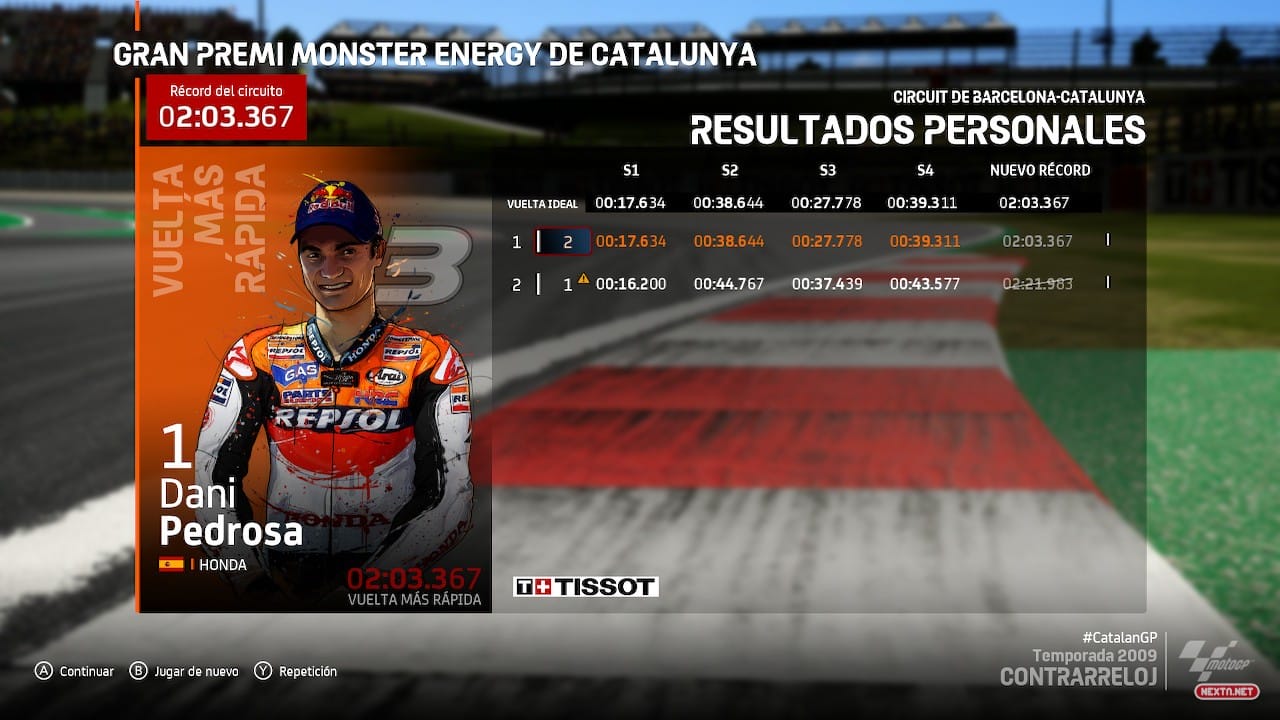This screenshot has width=1280, height=720.
Task: Click the A button icon beside Continuar
Action: point(44,671)
